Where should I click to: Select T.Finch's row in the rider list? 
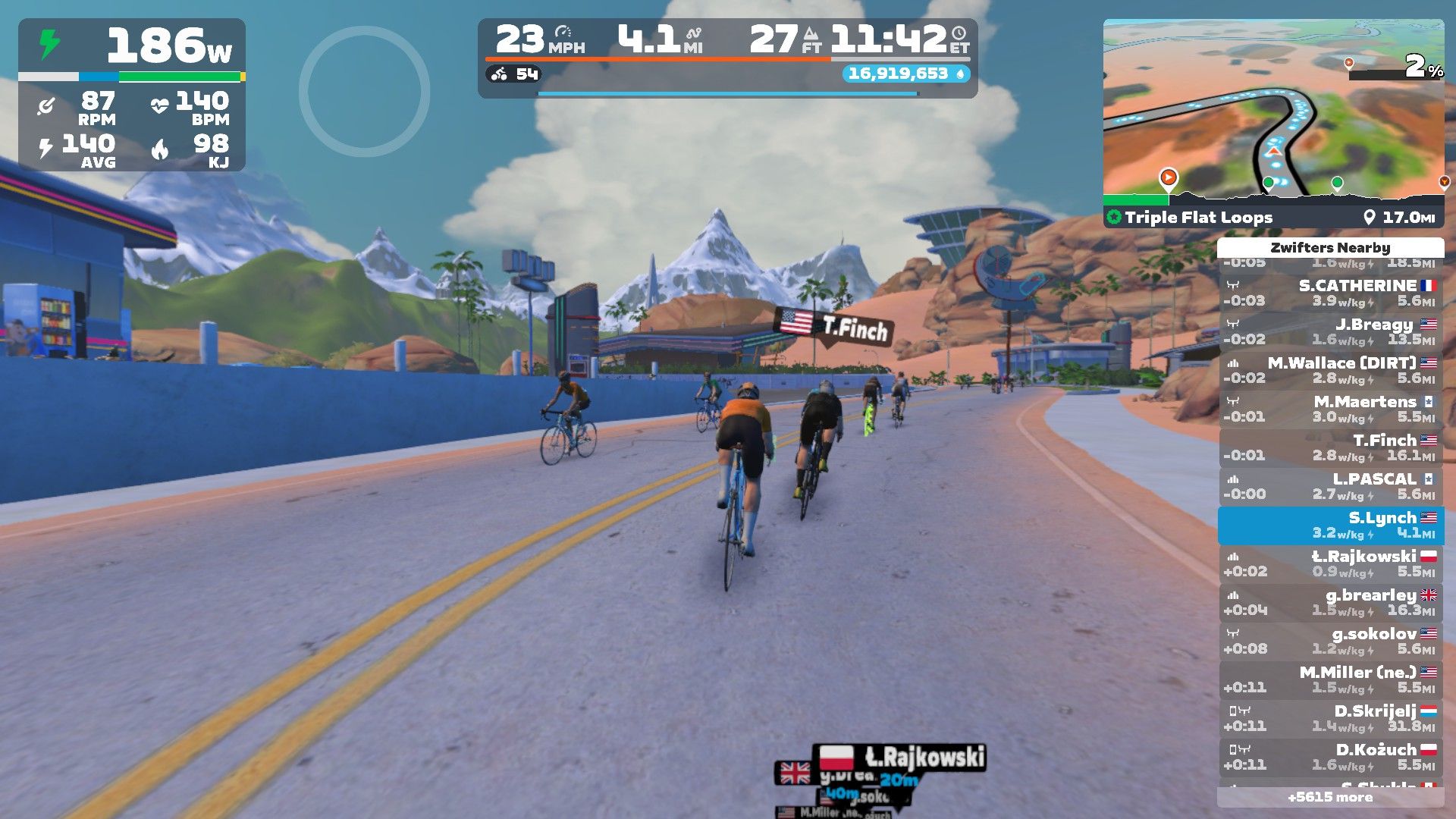pos(1330,447)
